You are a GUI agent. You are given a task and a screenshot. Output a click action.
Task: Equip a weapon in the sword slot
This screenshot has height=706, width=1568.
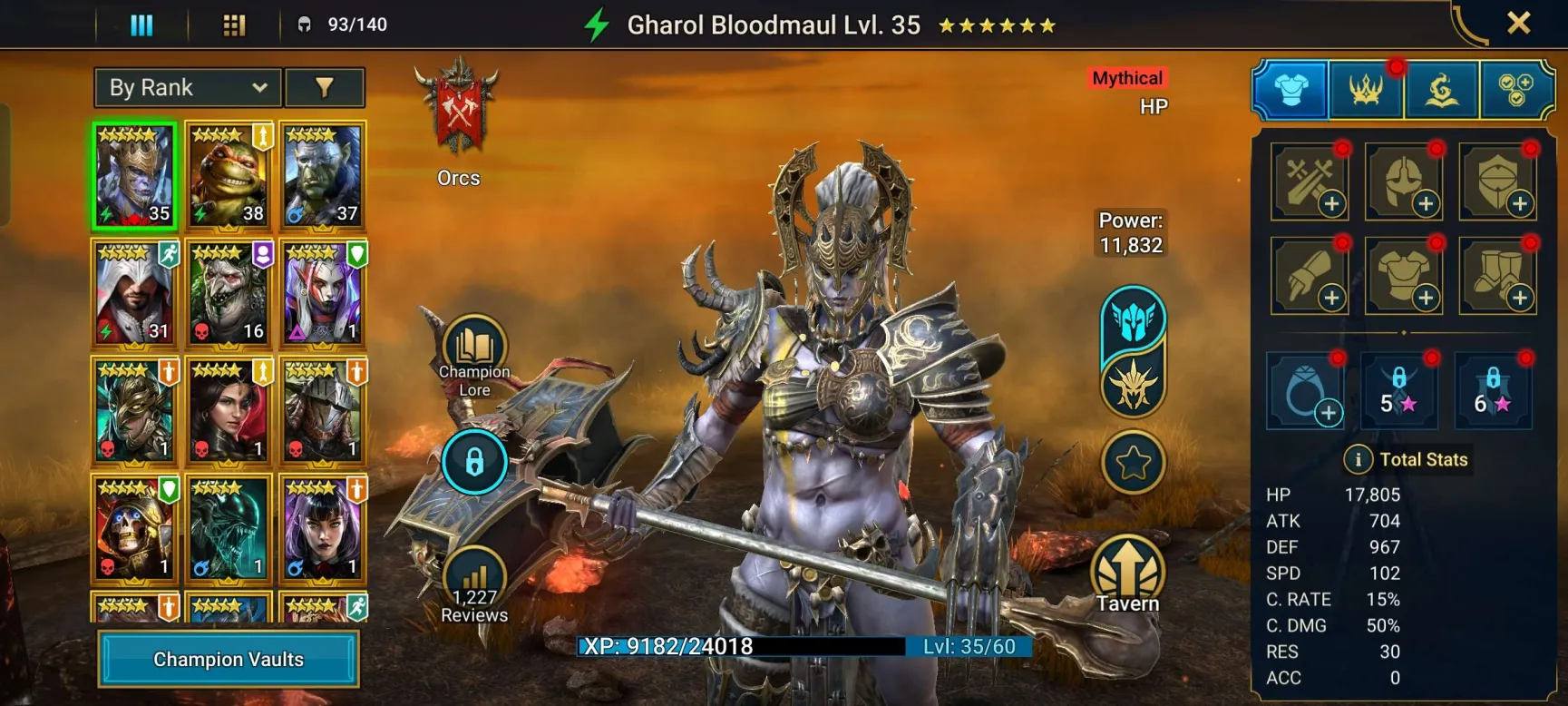[1310, 181]
